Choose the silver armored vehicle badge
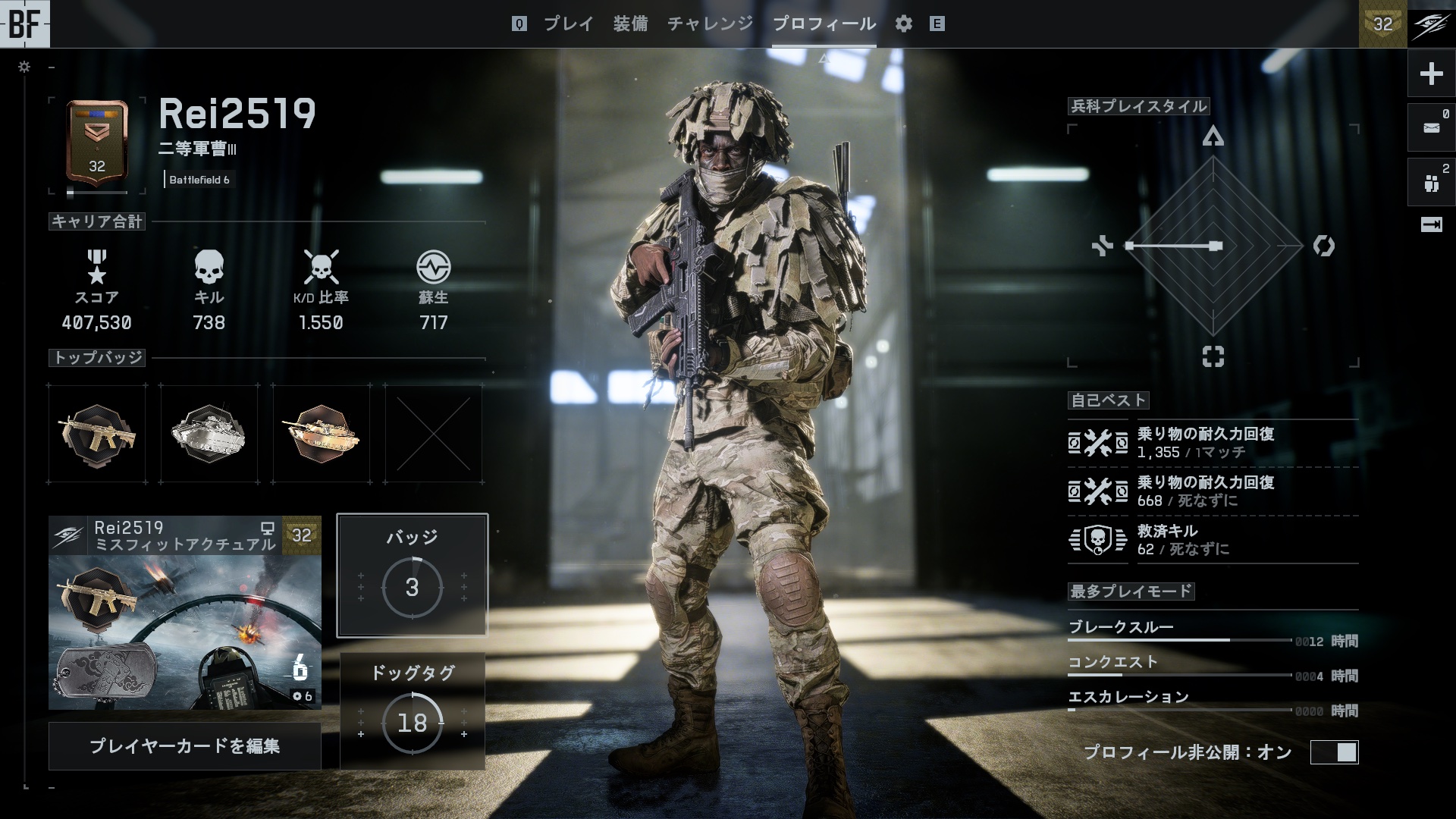 (x=209, y=434)
